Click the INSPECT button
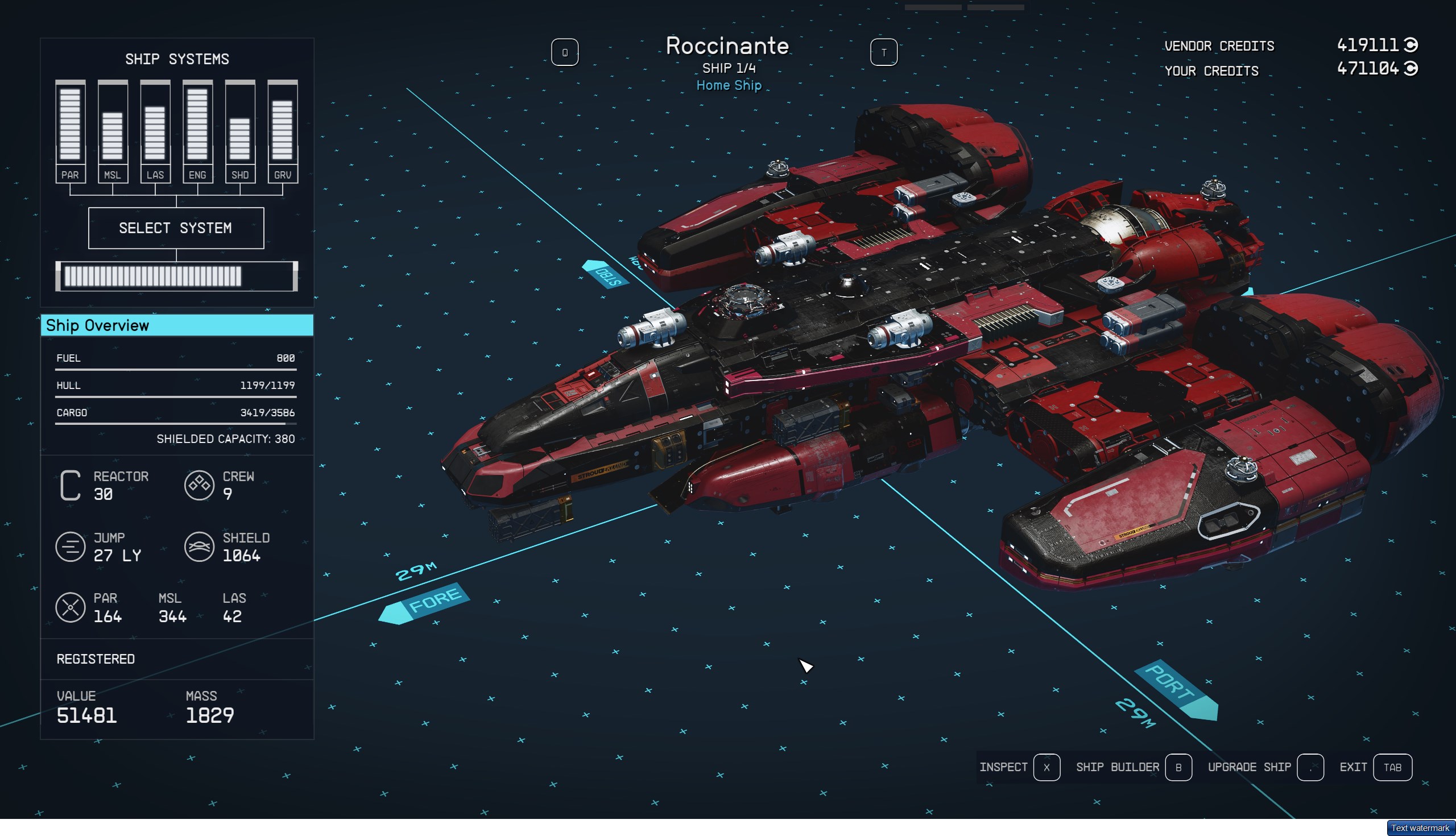This screenshot has width=1456, height=836. [1004, 767]
